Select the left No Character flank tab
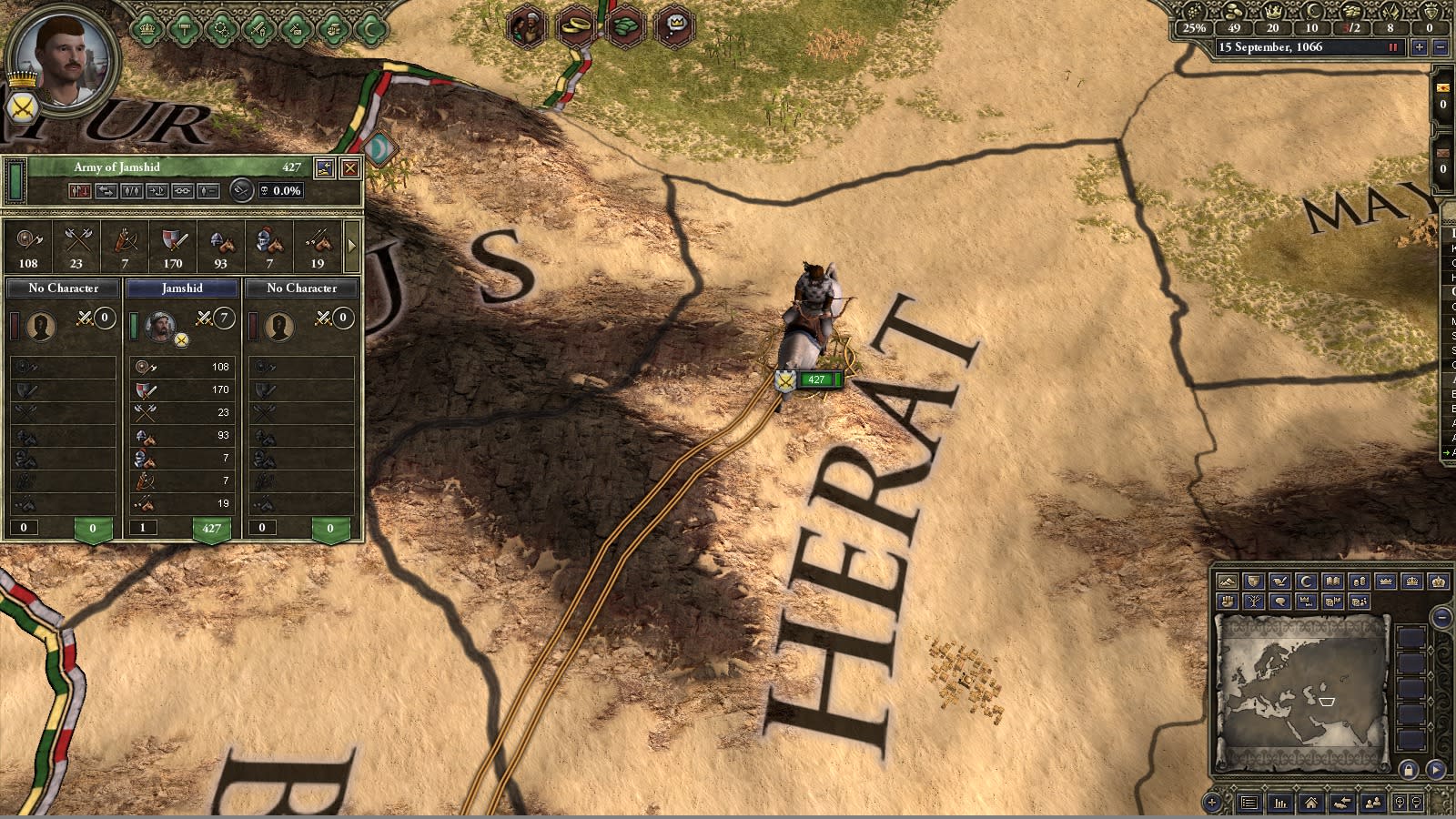This screenshot has width=1456, height=819. click(61, 288)
